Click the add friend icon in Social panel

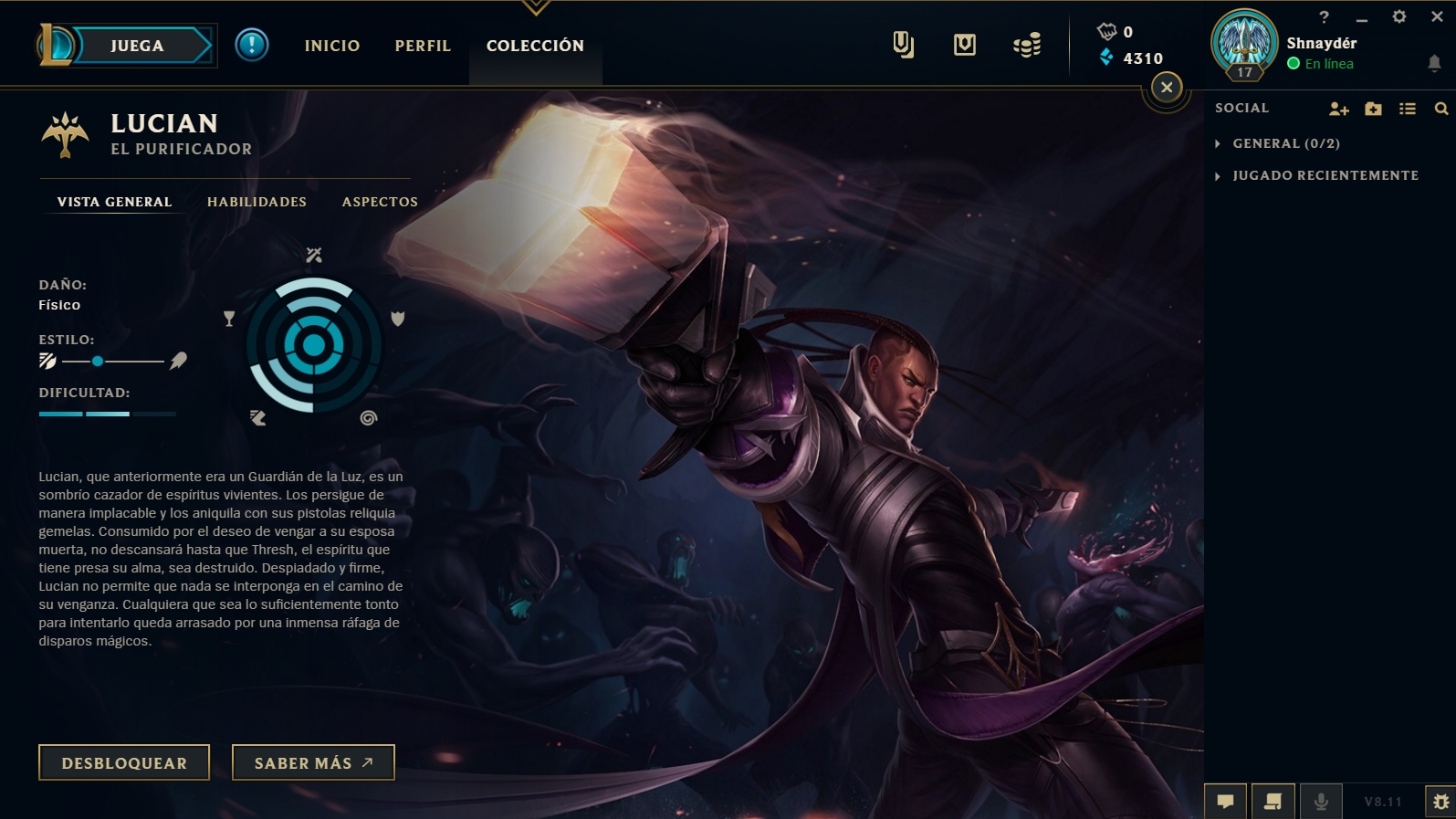1338,108
